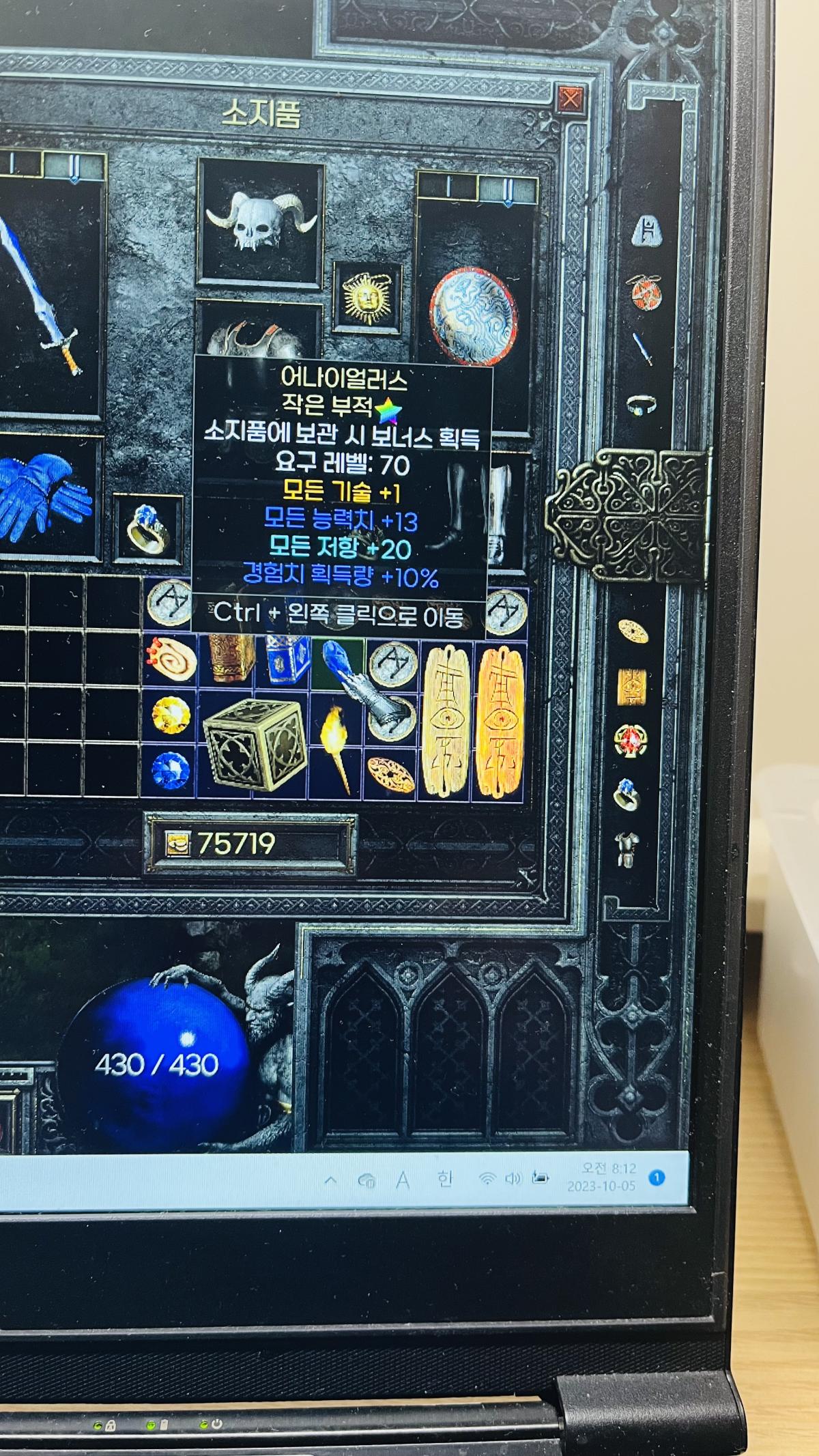819x1456 pixels.
Task: Open the Windows volume control
Action: point(513,1179)
